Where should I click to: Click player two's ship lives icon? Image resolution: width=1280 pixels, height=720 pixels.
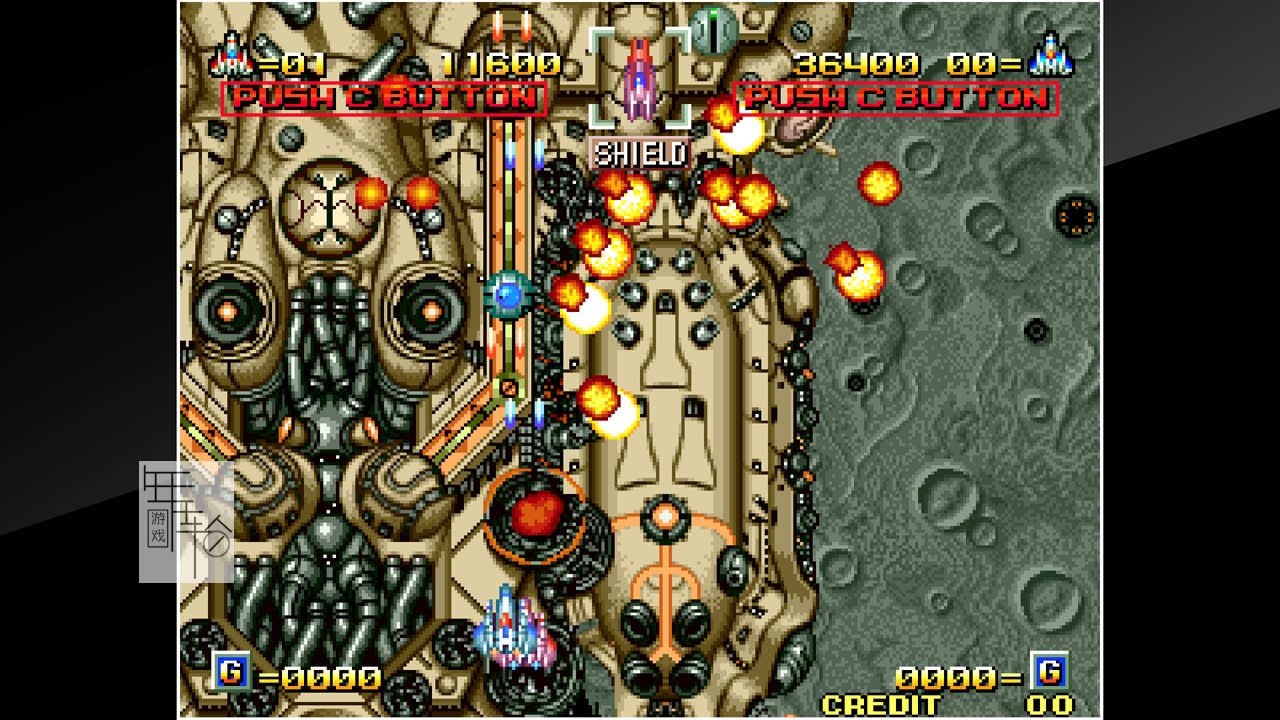pos(1051,55)
